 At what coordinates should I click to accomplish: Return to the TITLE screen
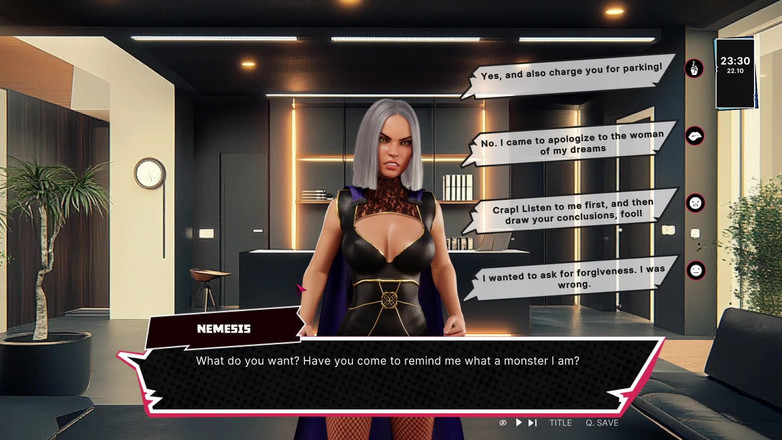click(x=560, y=423)
